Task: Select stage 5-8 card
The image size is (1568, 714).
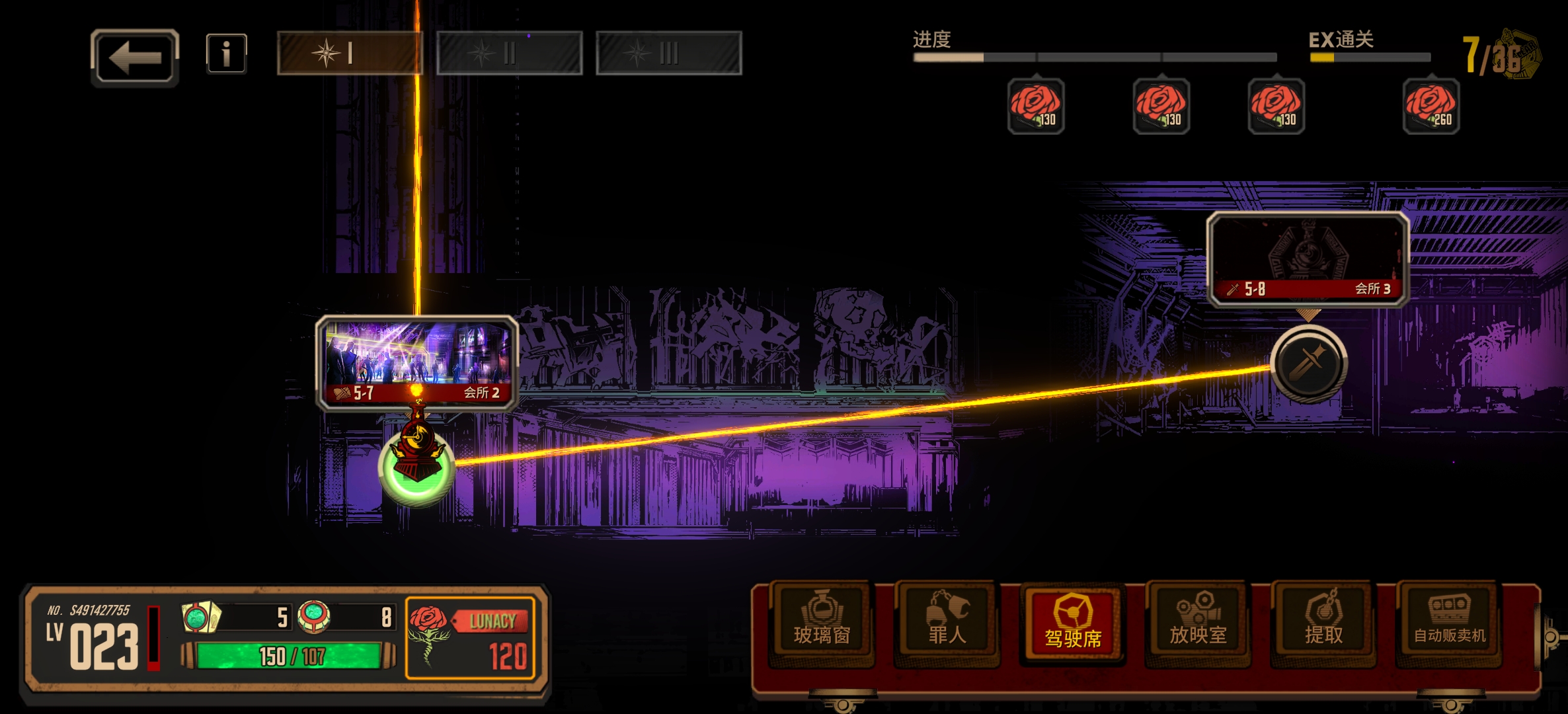Action: click(x=1308, y=259)
